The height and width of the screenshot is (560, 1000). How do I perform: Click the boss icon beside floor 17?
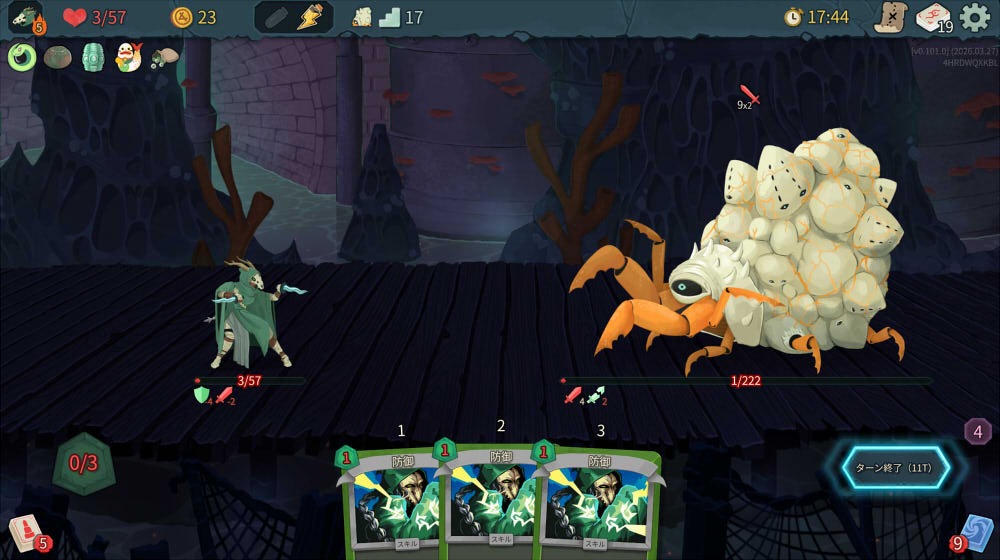point(362,17)
